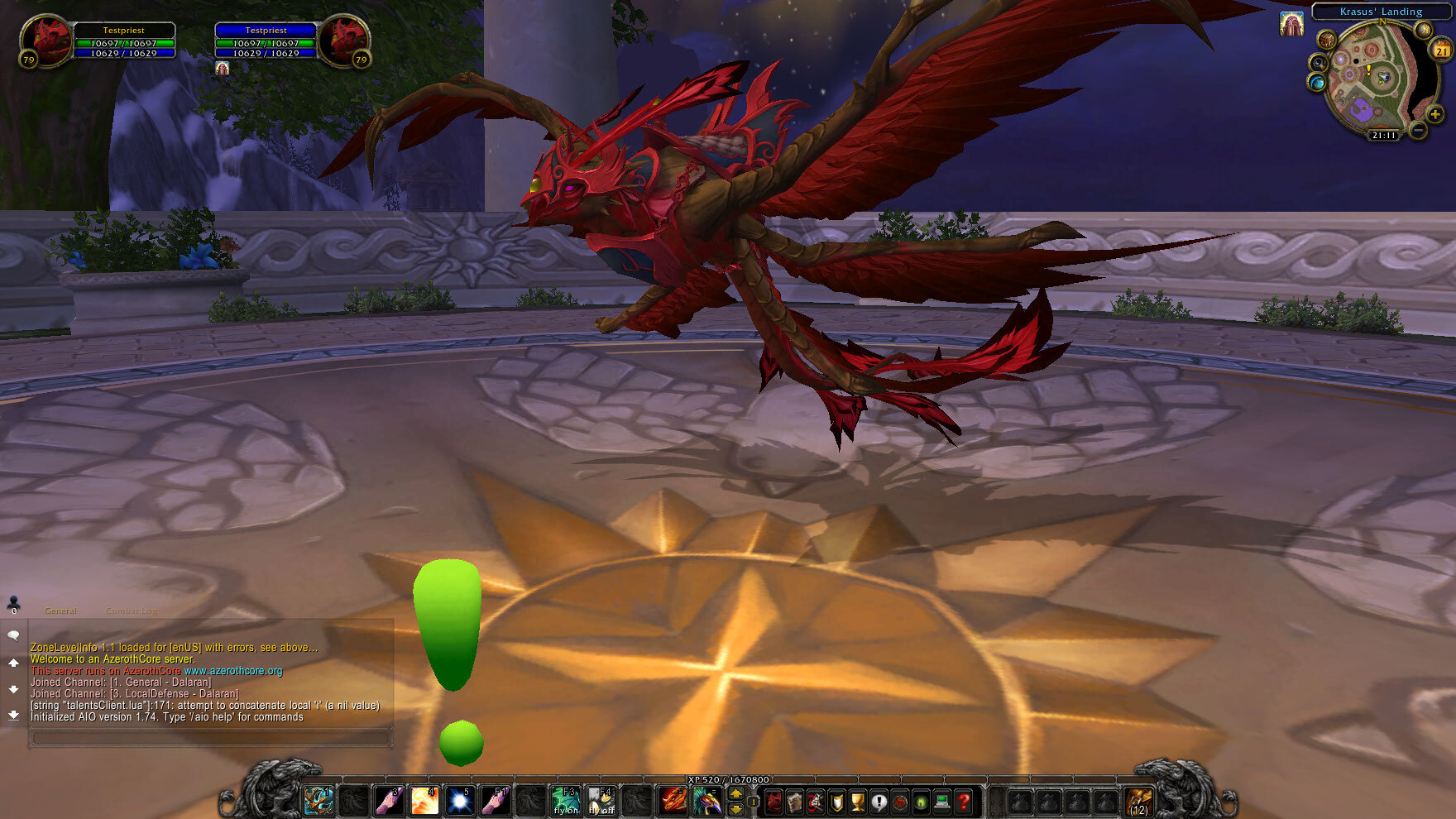1456x819 pixels.
Task: Toggle the world map globe beside minimap
Action: (1316, 82)
